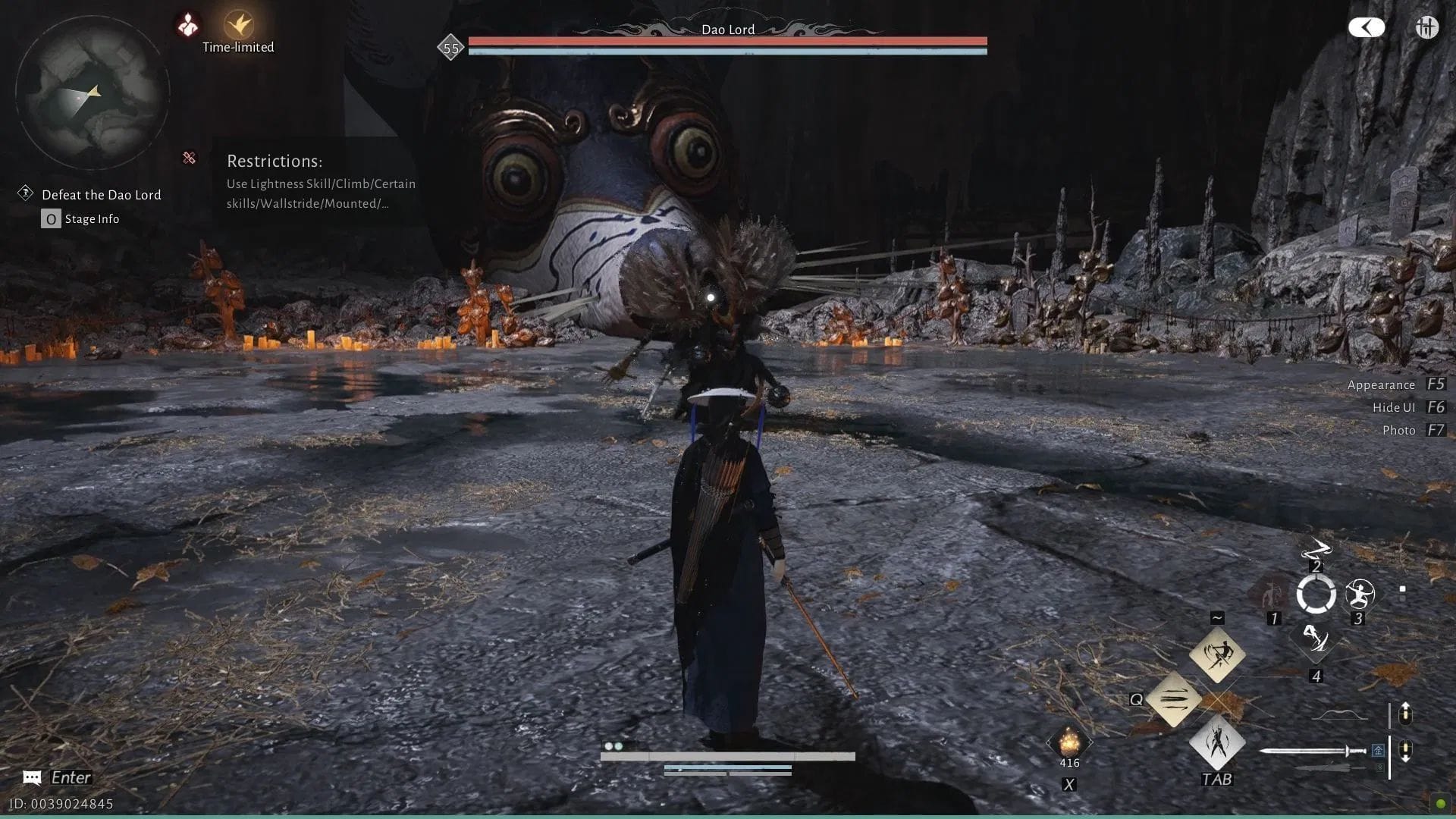Collapse the panel using the top-right back chevron
Screen dimensions: 1456x819
(1366, 27)
